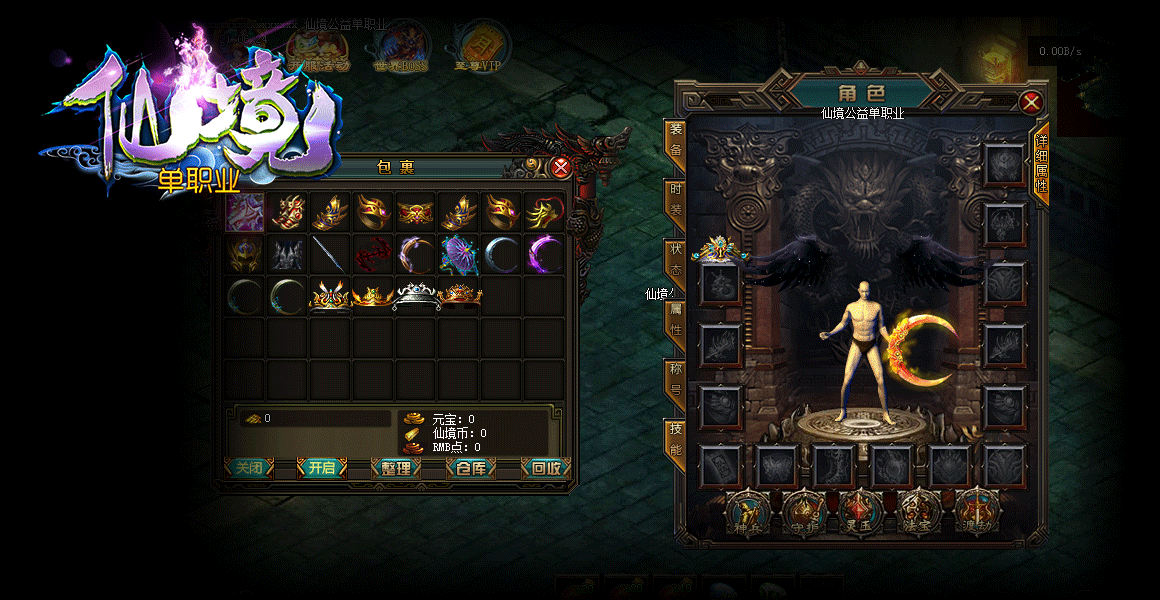The height and width of the screenshot is (600, 1160).
Task: Select the teal purple fan item
Action: point(459,255)
